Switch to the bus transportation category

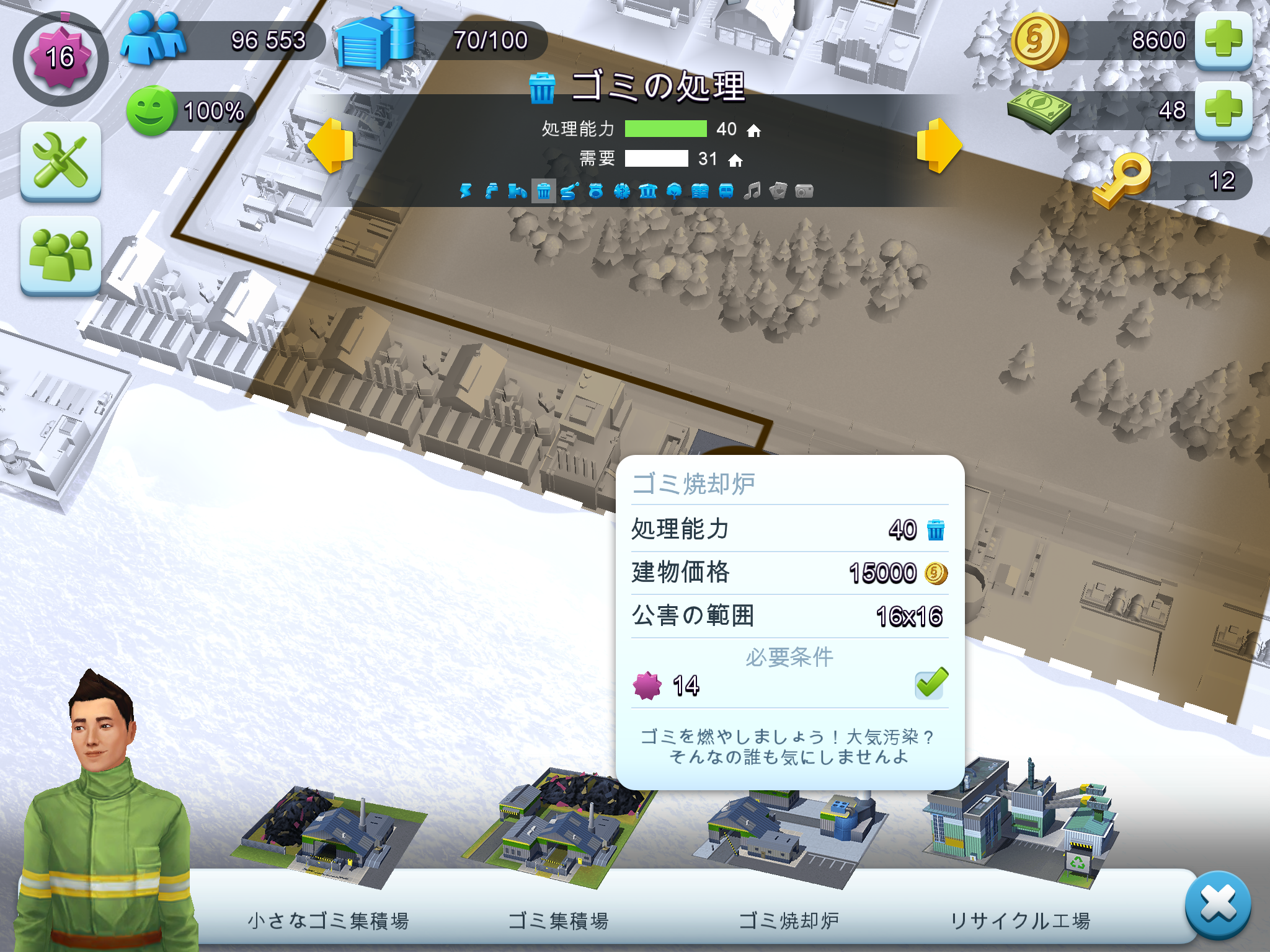coord(726,191)
